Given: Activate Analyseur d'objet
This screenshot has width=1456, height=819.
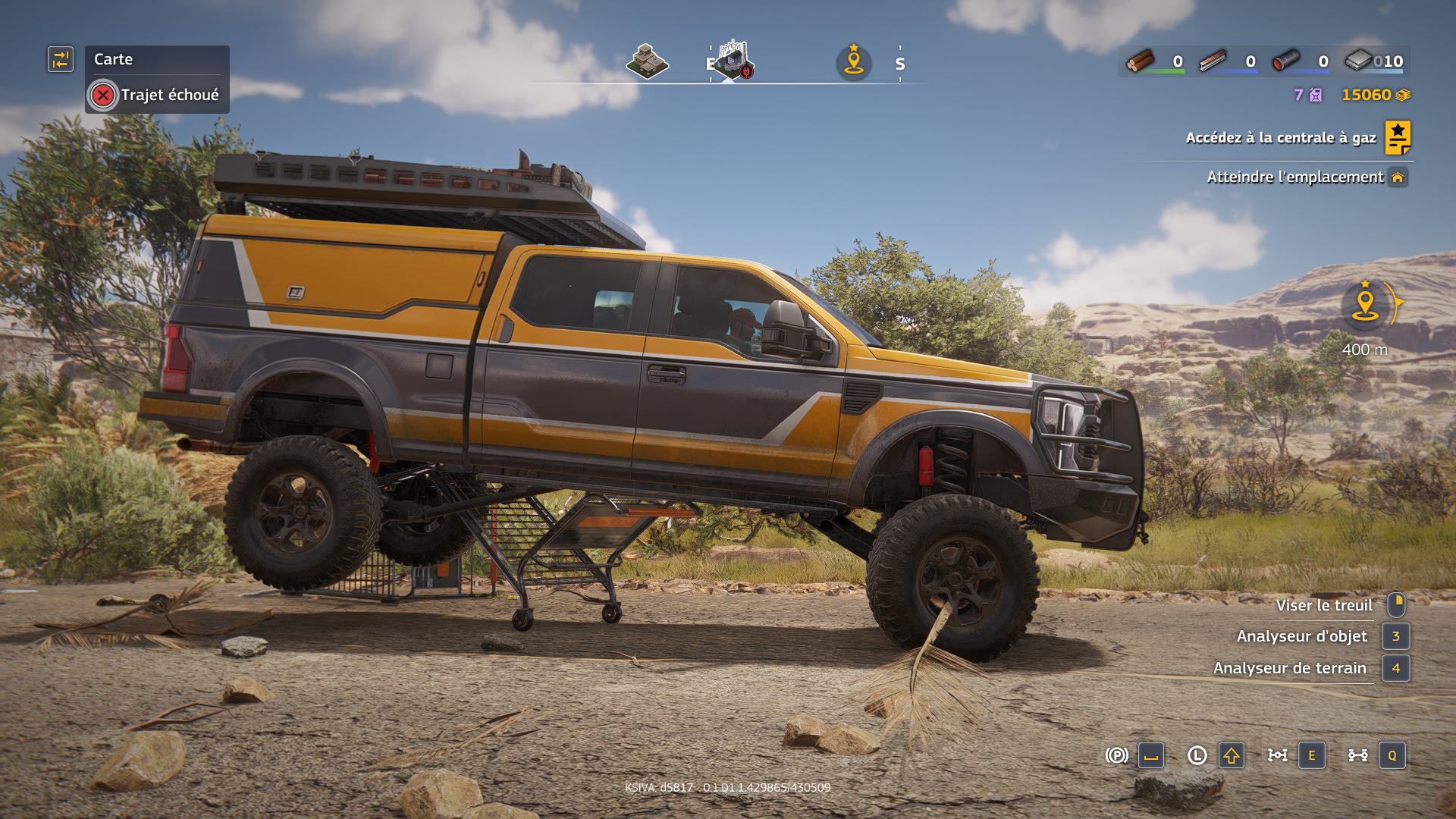Looking at the screenshot, I should pyautogui.click(x=1301, y=636).
